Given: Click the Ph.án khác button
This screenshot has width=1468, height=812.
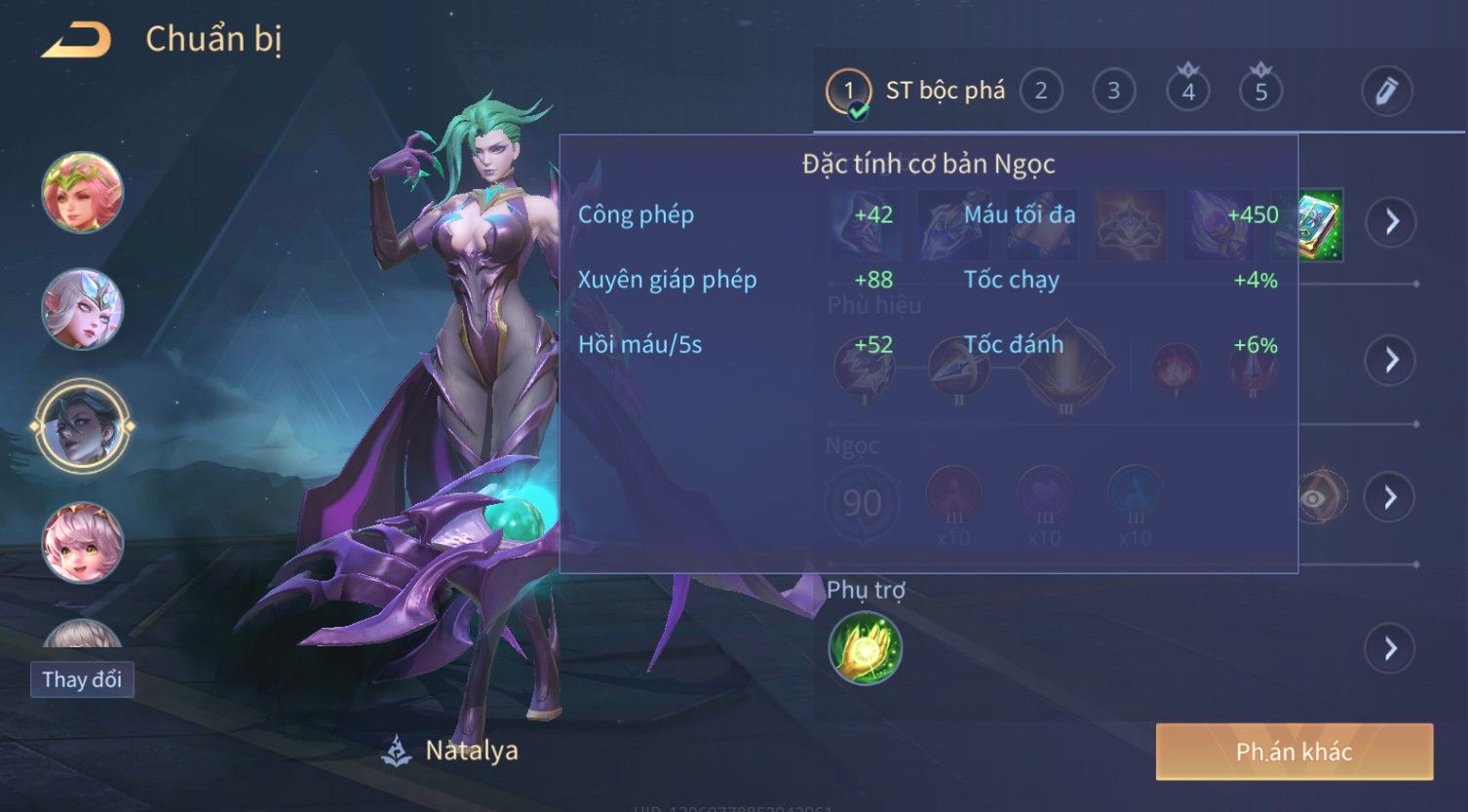Looking at the screenshot, I should [1294, 752].
